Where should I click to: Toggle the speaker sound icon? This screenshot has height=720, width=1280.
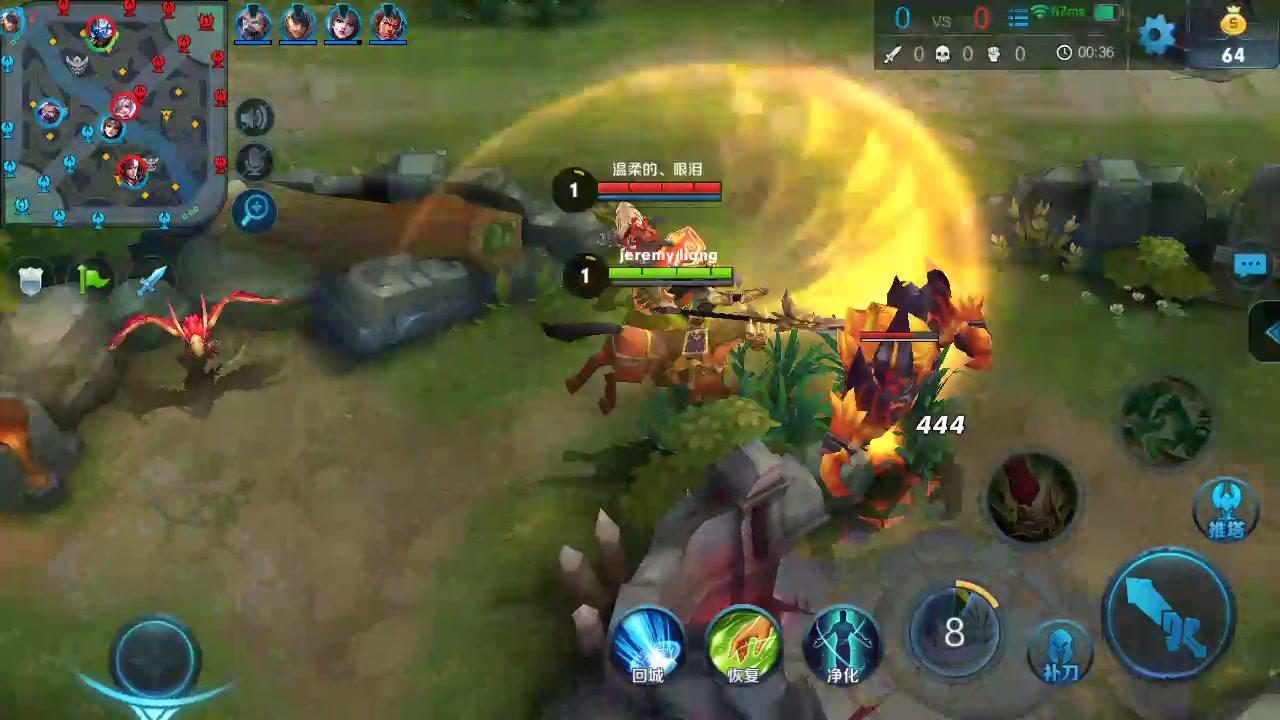click(255, 118)
